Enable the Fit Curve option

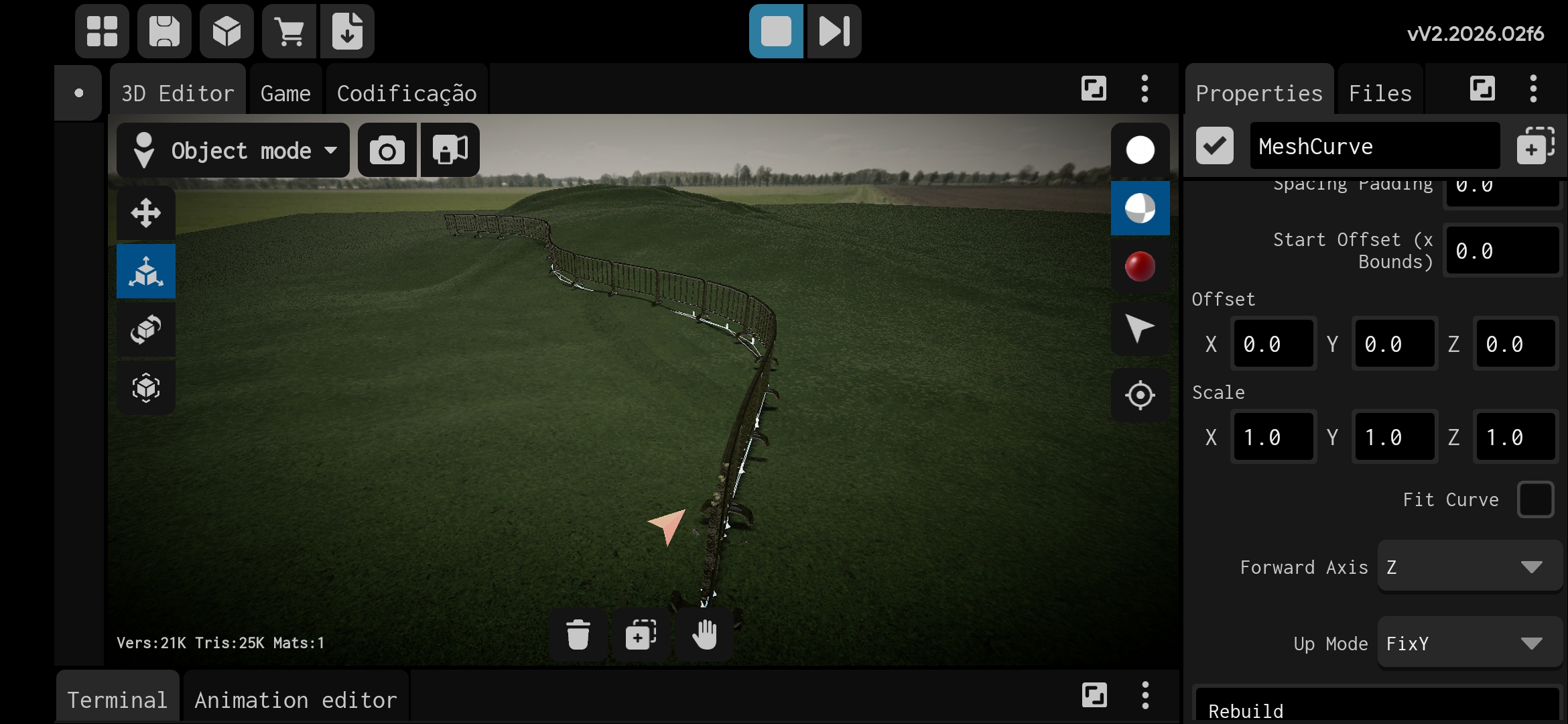coord(1534,499)
